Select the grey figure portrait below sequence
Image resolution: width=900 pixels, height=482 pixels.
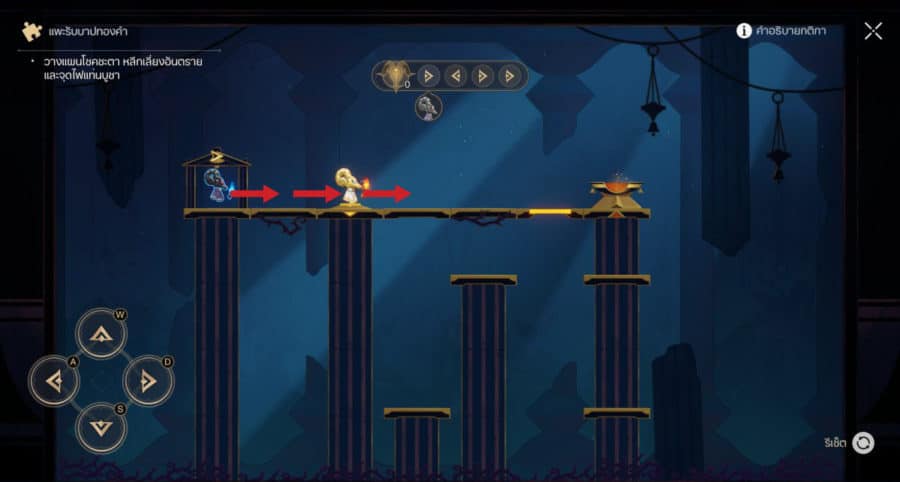tap(428, 107)
